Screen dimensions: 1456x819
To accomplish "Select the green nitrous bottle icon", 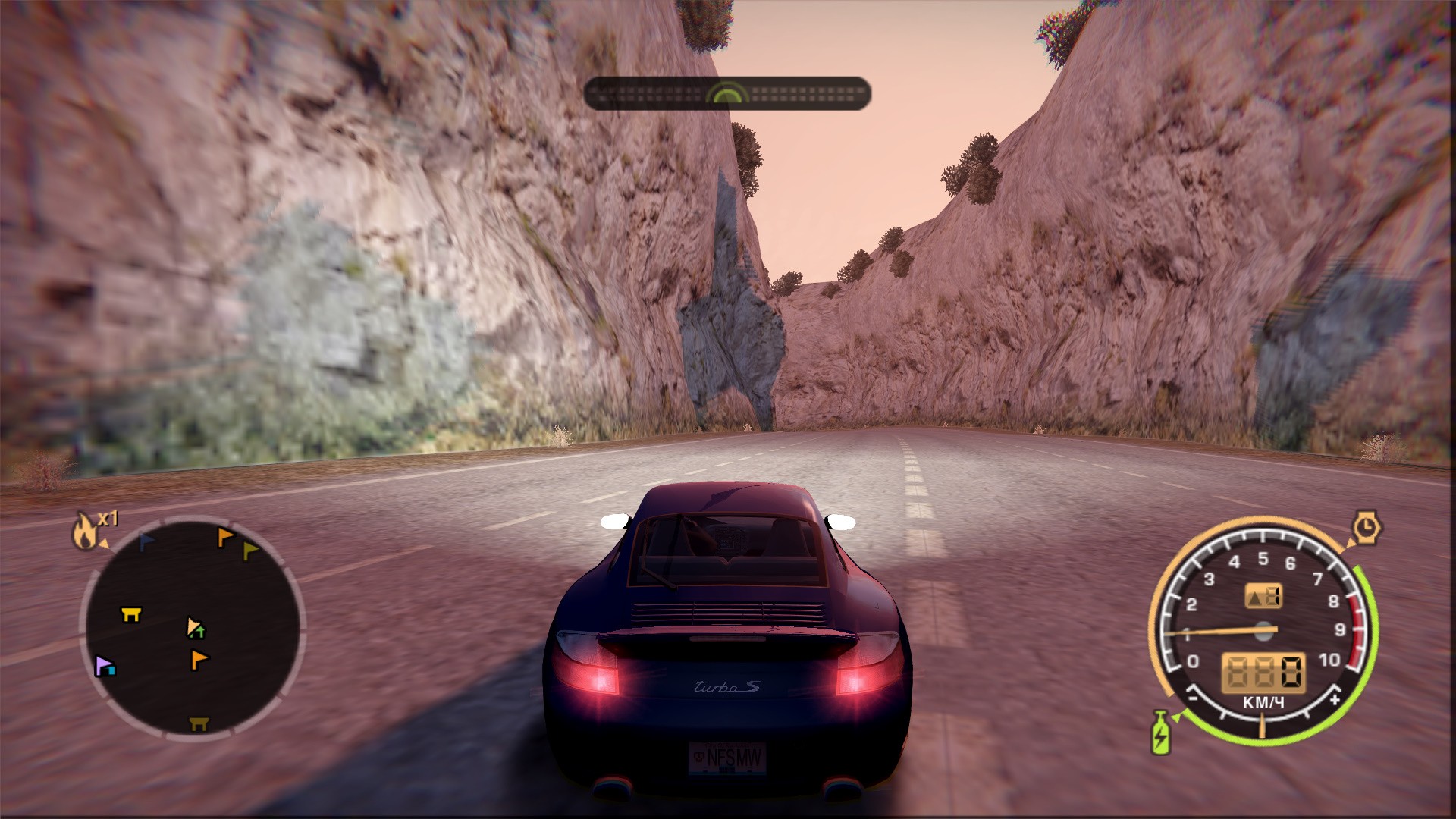I will pyautogui.click(x=1160, y=733).
